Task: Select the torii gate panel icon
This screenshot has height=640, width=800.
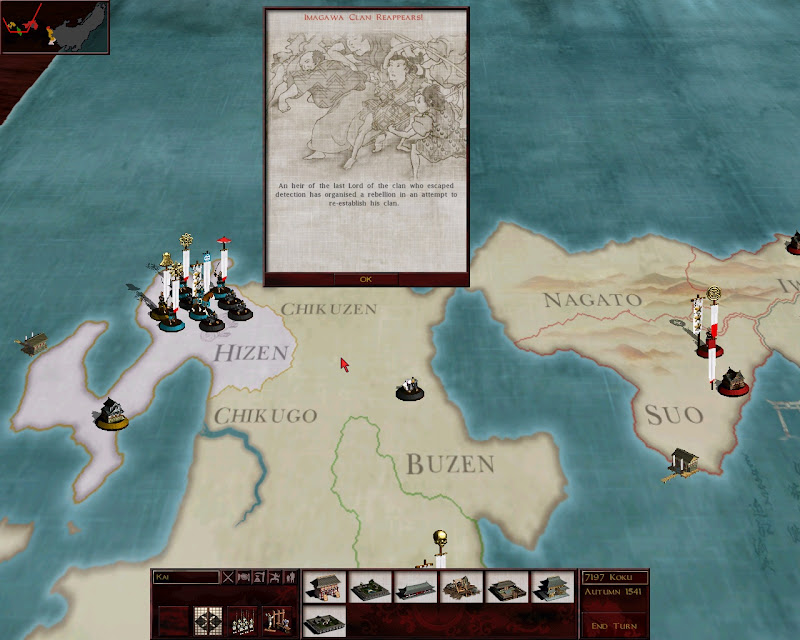Action: pos(275,620)
